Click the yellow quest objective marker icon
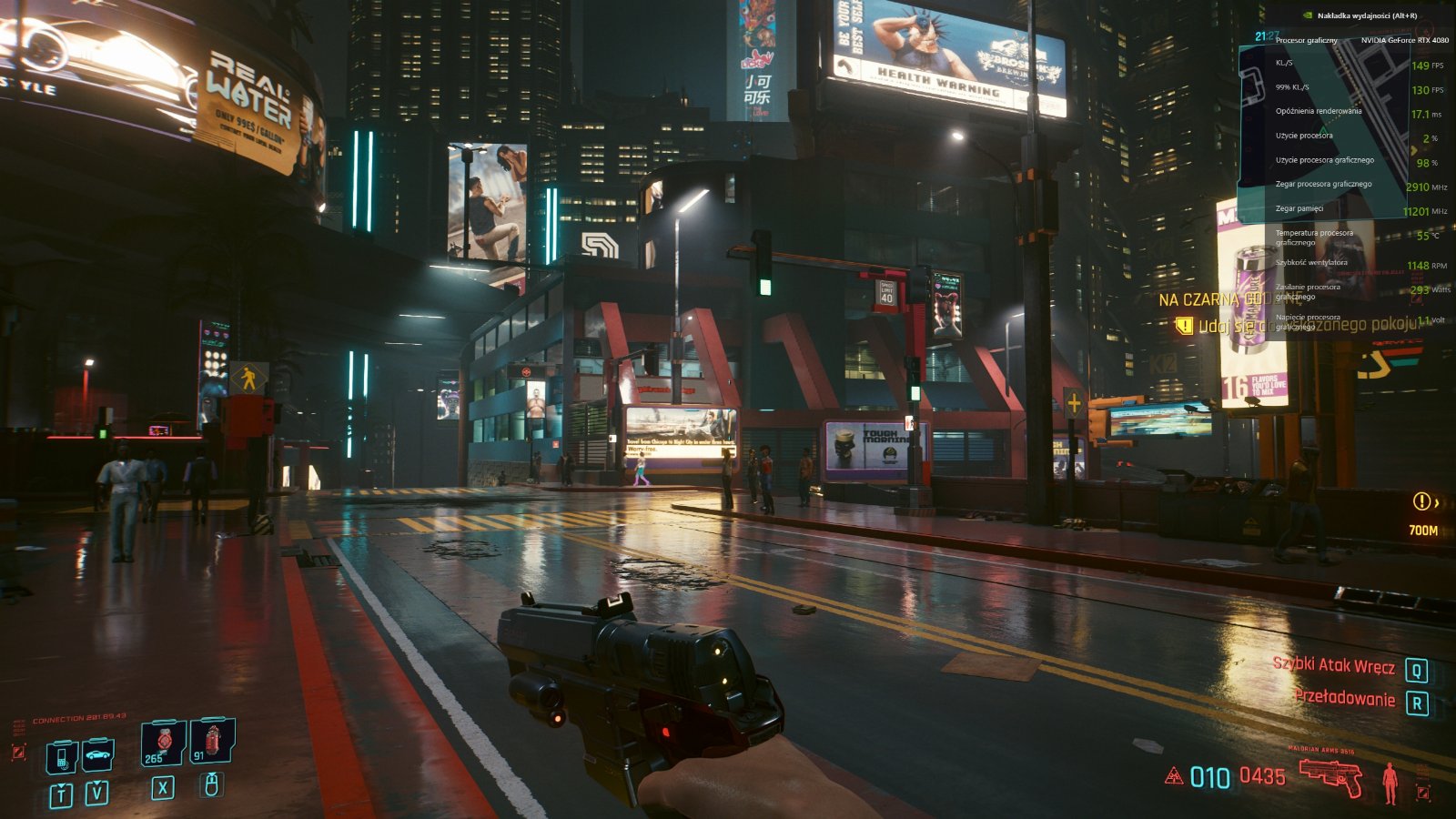The image size is (1456, 819). [1183, 325]
